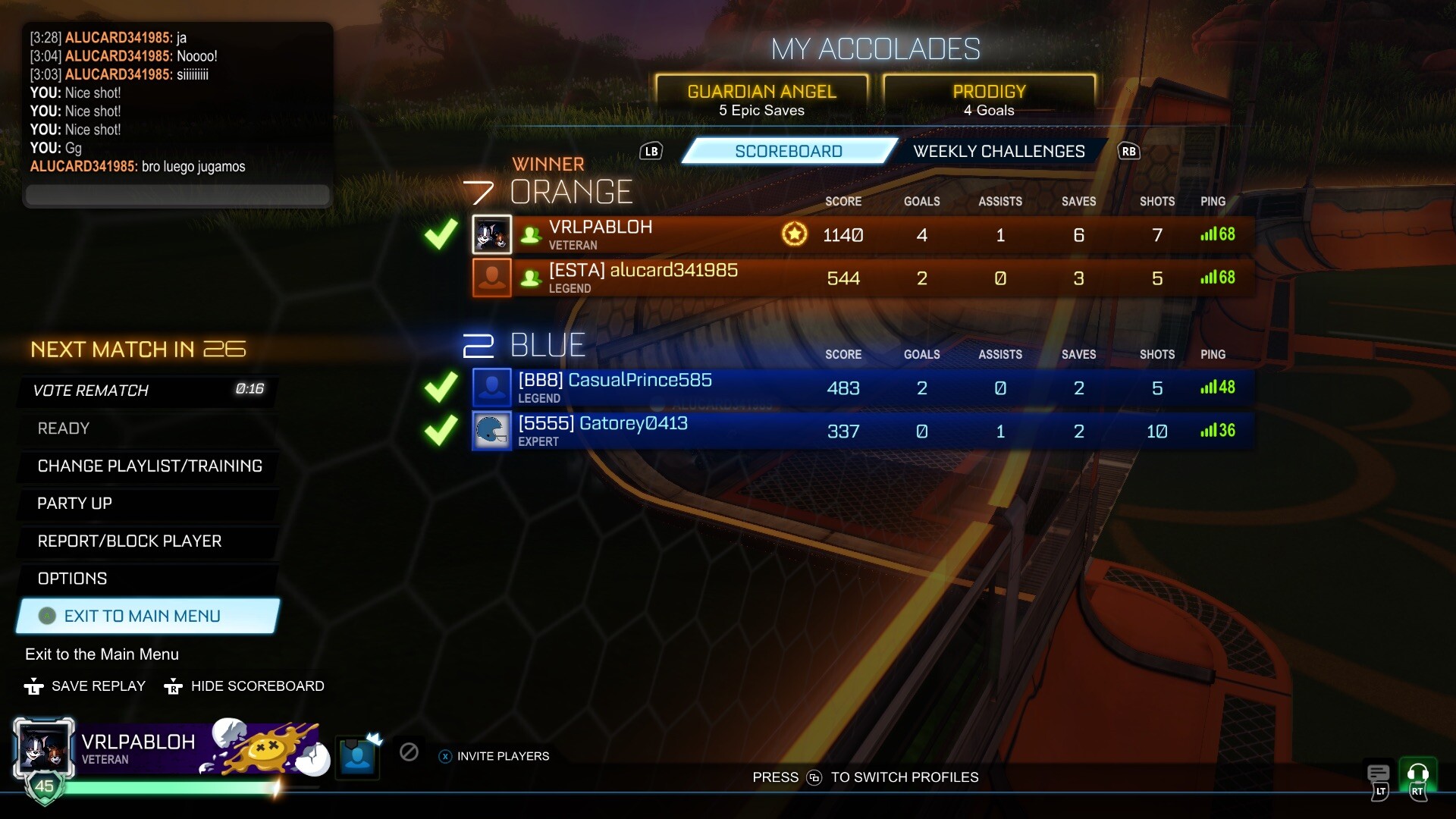Click the green friend icon beside VRLPABLOH's name
Screen dimensions: 1456x819
click(529, 235)
